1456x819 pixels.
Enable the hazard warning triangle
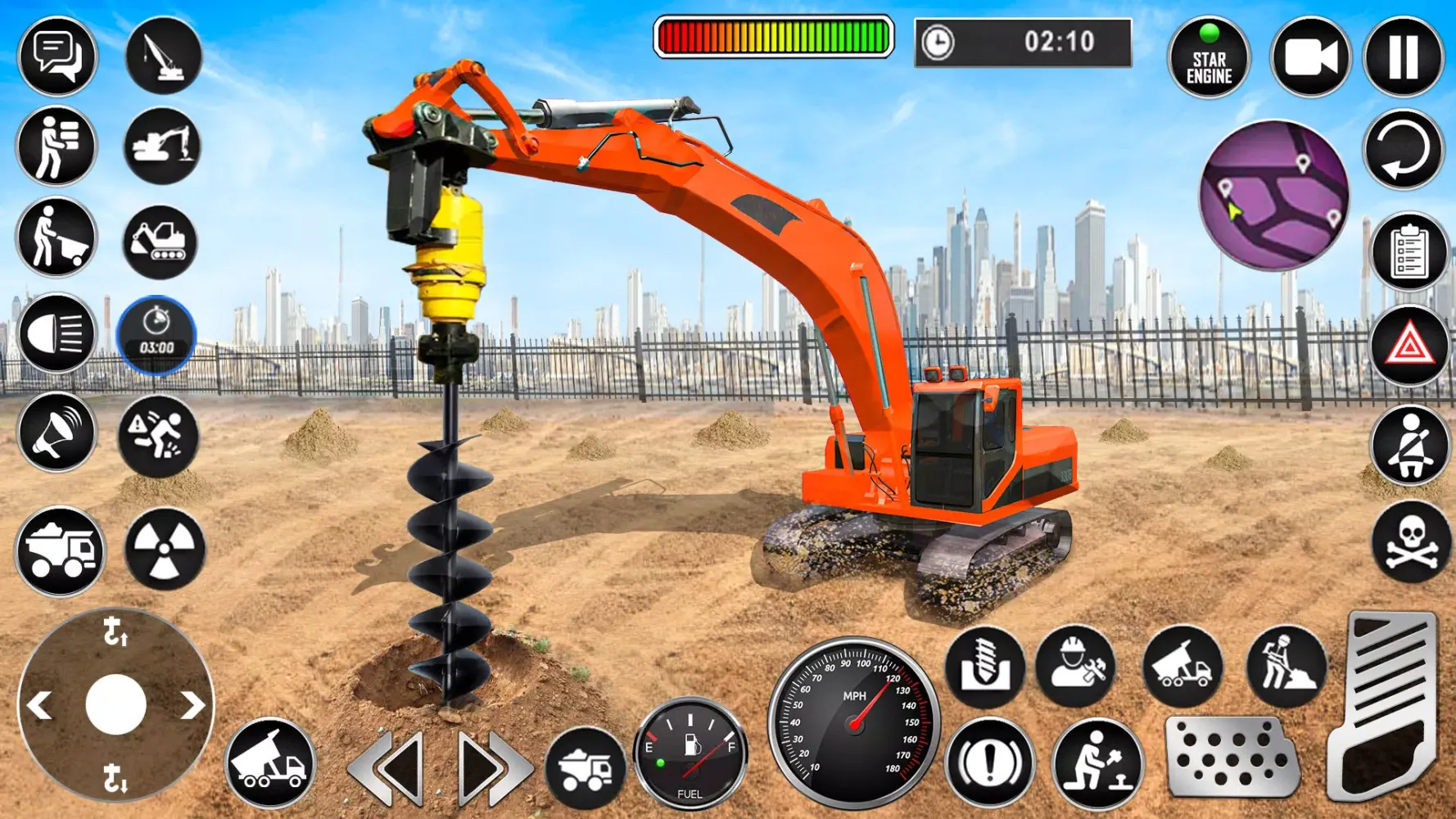(1407, 352)
